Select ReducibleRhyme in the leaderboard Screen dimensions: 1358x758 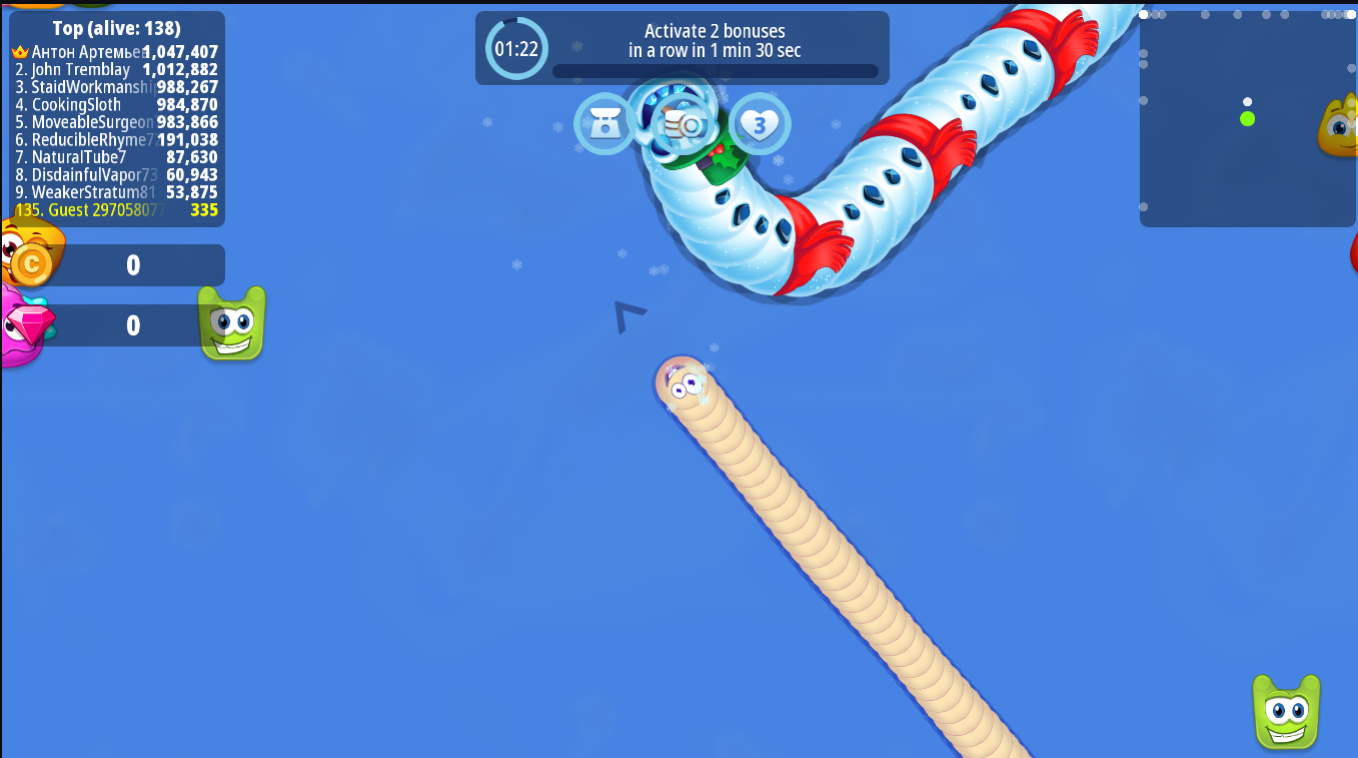click(116, 140)
